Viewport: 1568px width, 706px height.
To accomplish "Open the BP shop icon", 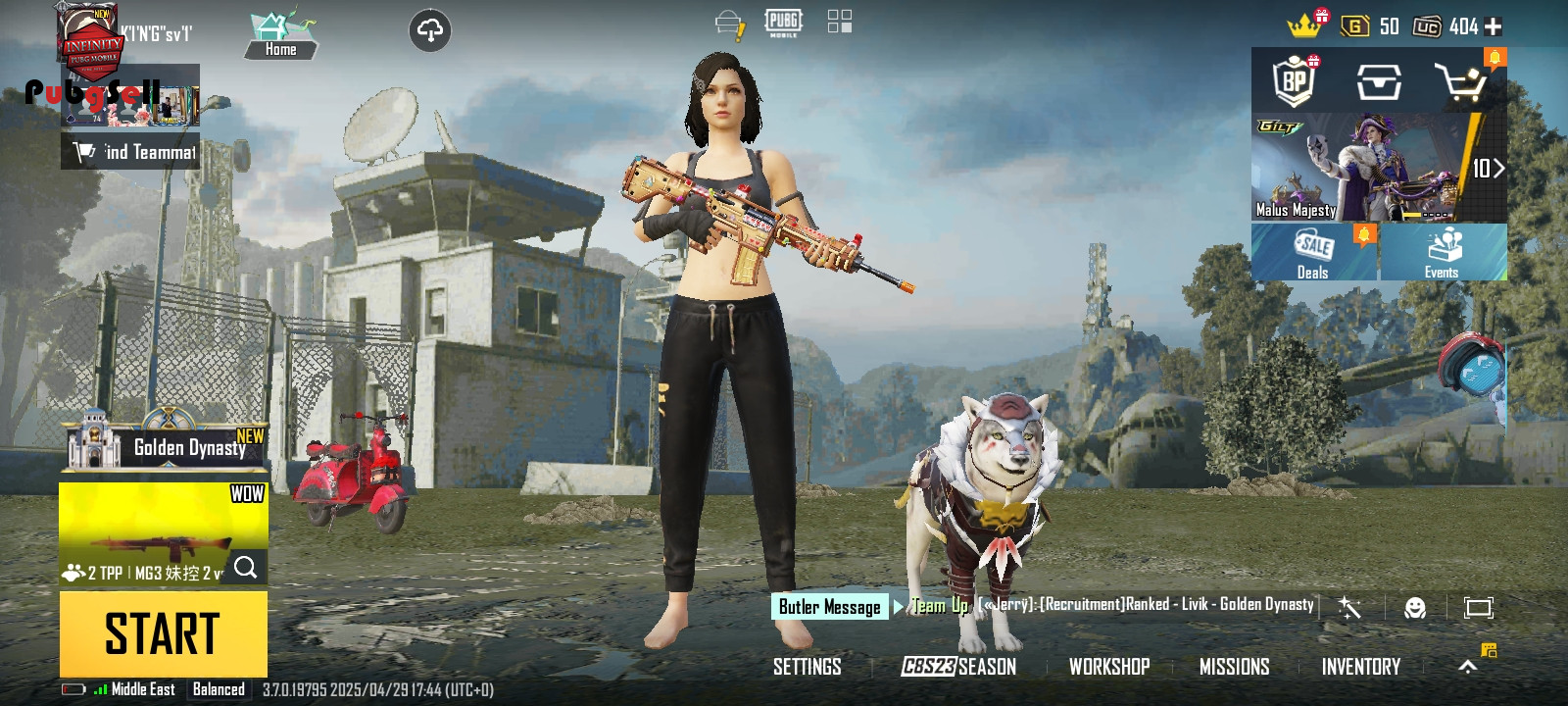I will [1295, 81].
